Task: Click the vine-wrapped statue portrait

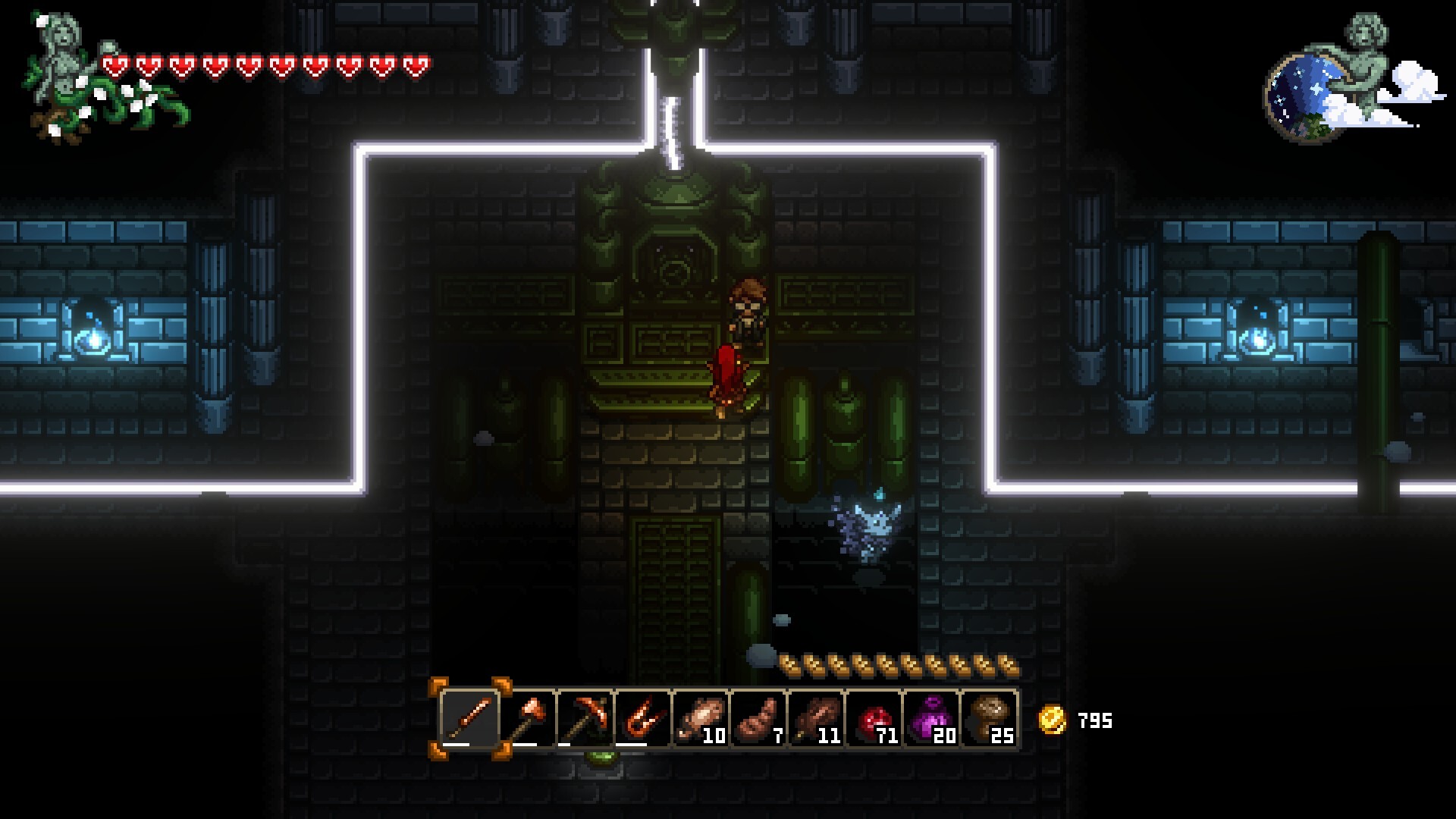Action: 68,76
